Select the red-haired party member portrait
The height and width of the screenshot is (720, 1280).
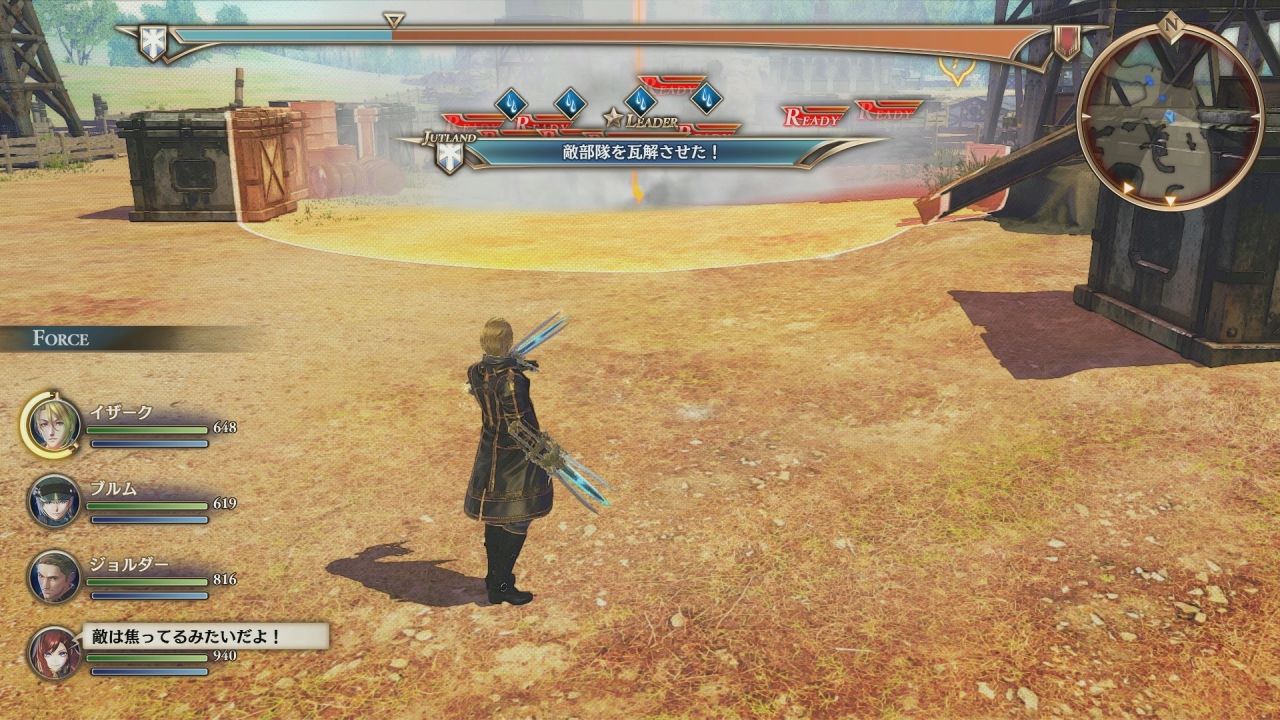(54, 652)
